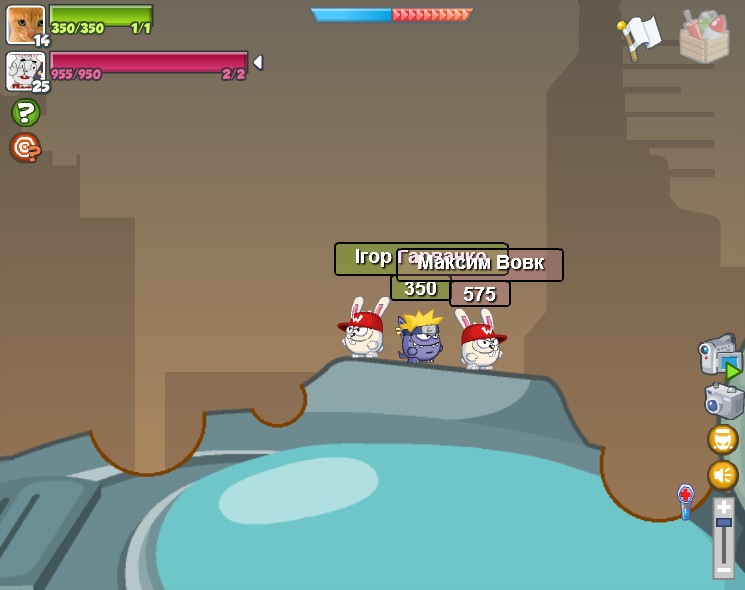Take a screenshot with the camera icon
This screenshot has width=745, height=590.
point(723,401)
